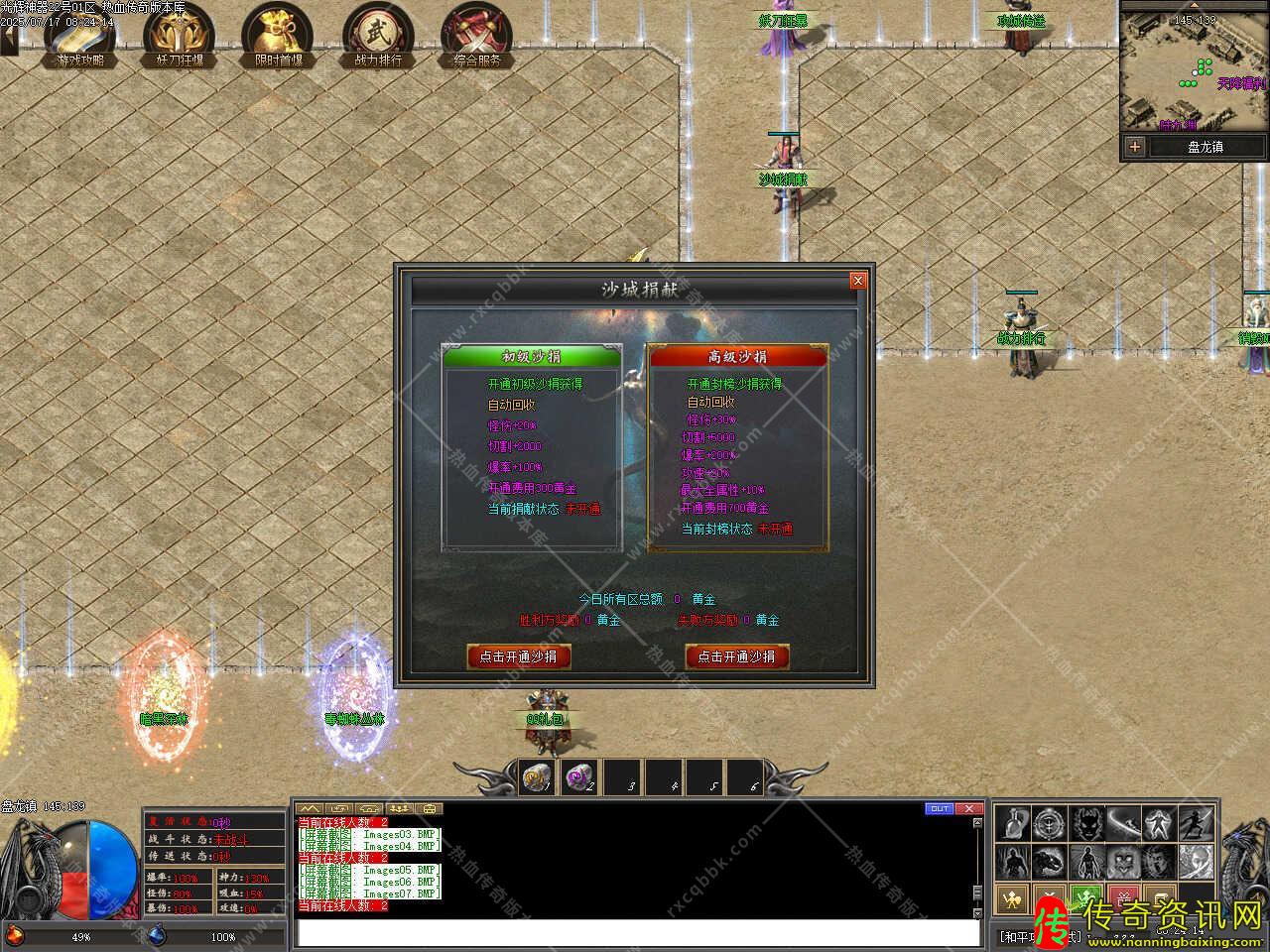
Task: Activate the sword slash arc skill icon
Action: tap(1122, 823)
